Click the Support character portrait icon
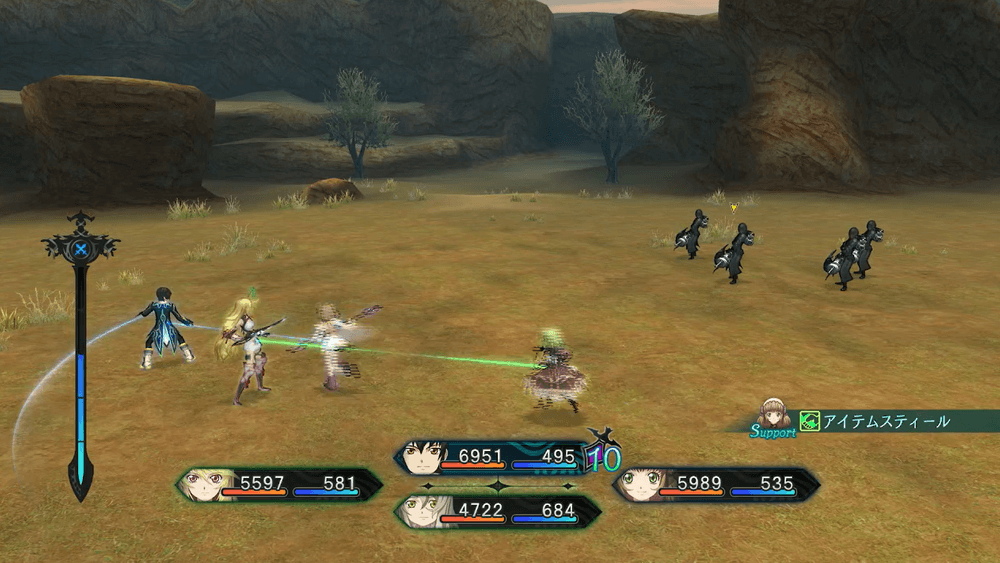 point(773,413)
